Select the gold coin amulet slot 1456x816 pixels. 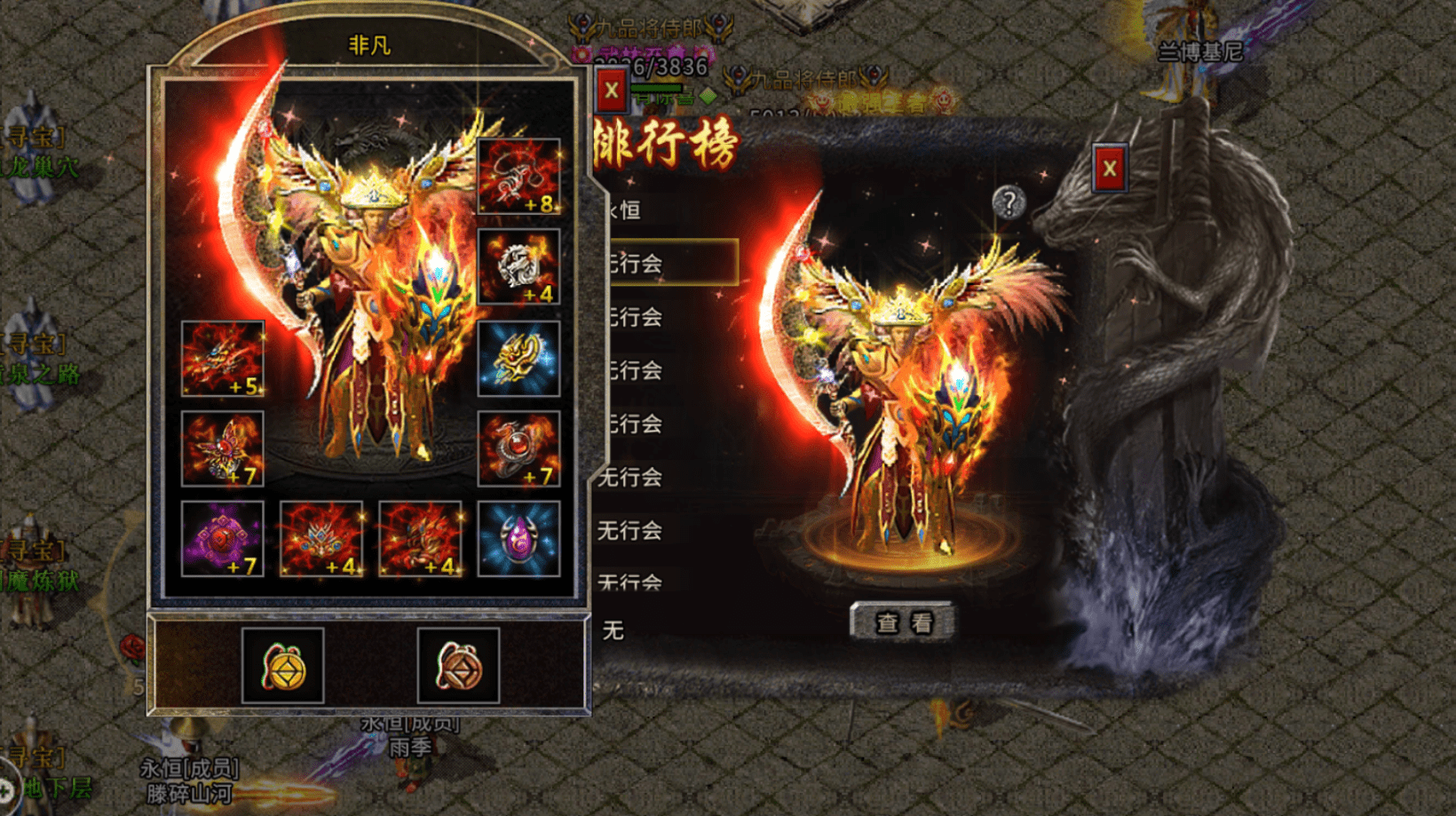pyautogui.click(x=283, y=666)
